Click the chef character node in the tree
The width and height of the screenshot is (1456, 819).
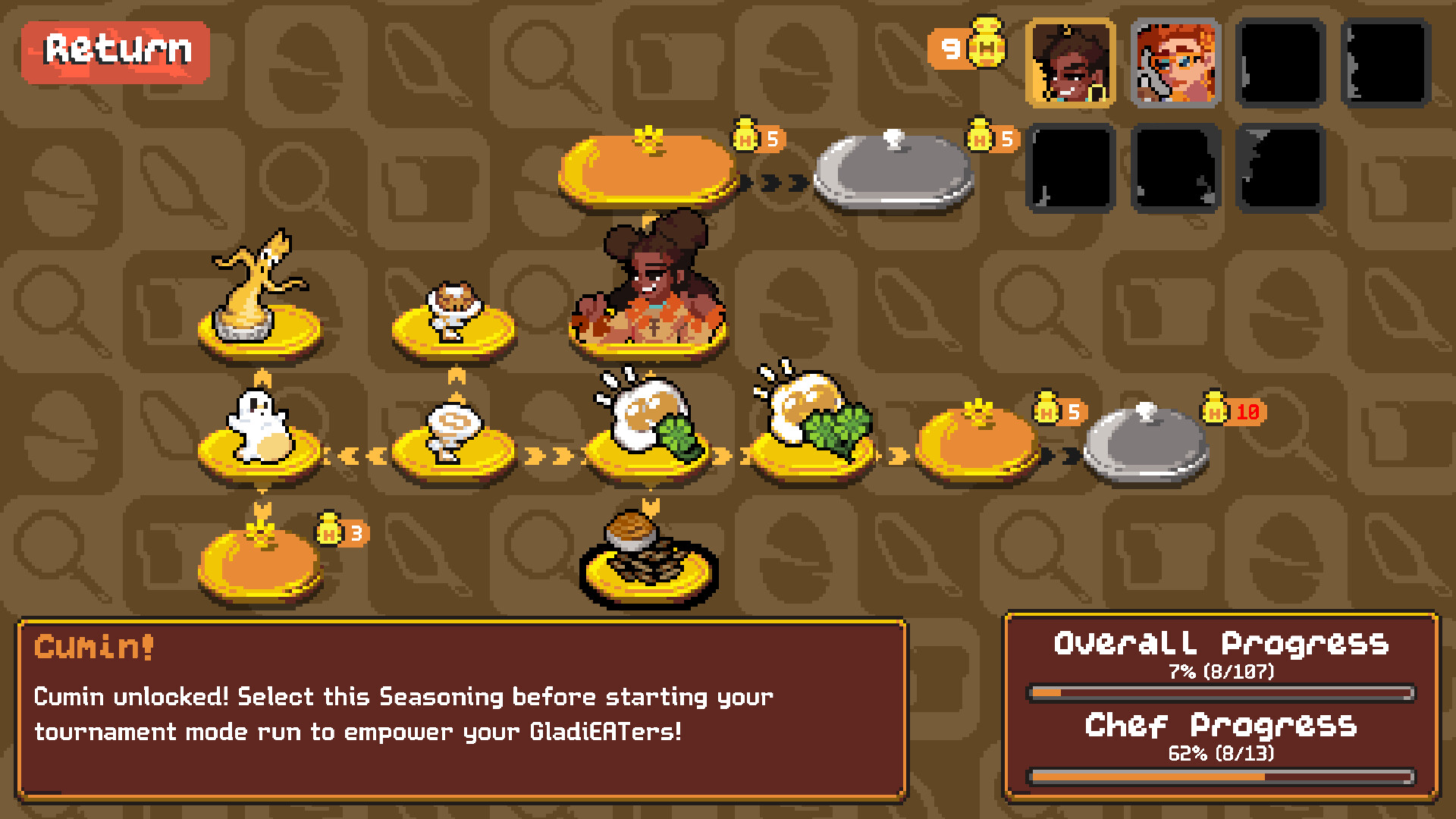[648, 288]
